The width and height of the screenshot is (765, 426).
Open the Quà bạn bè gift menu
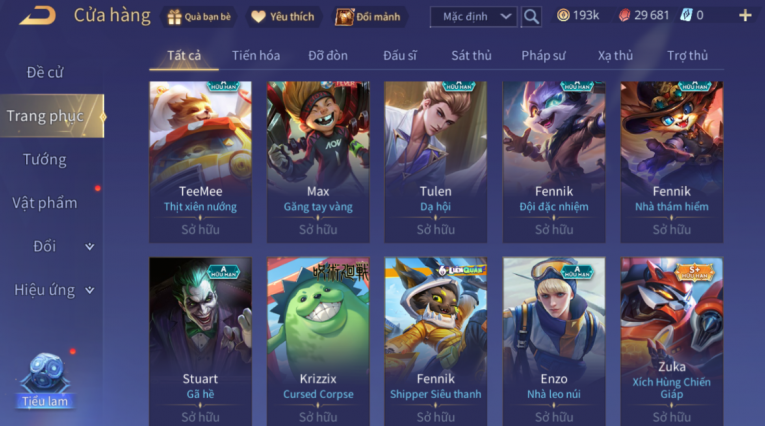(198, 16)
